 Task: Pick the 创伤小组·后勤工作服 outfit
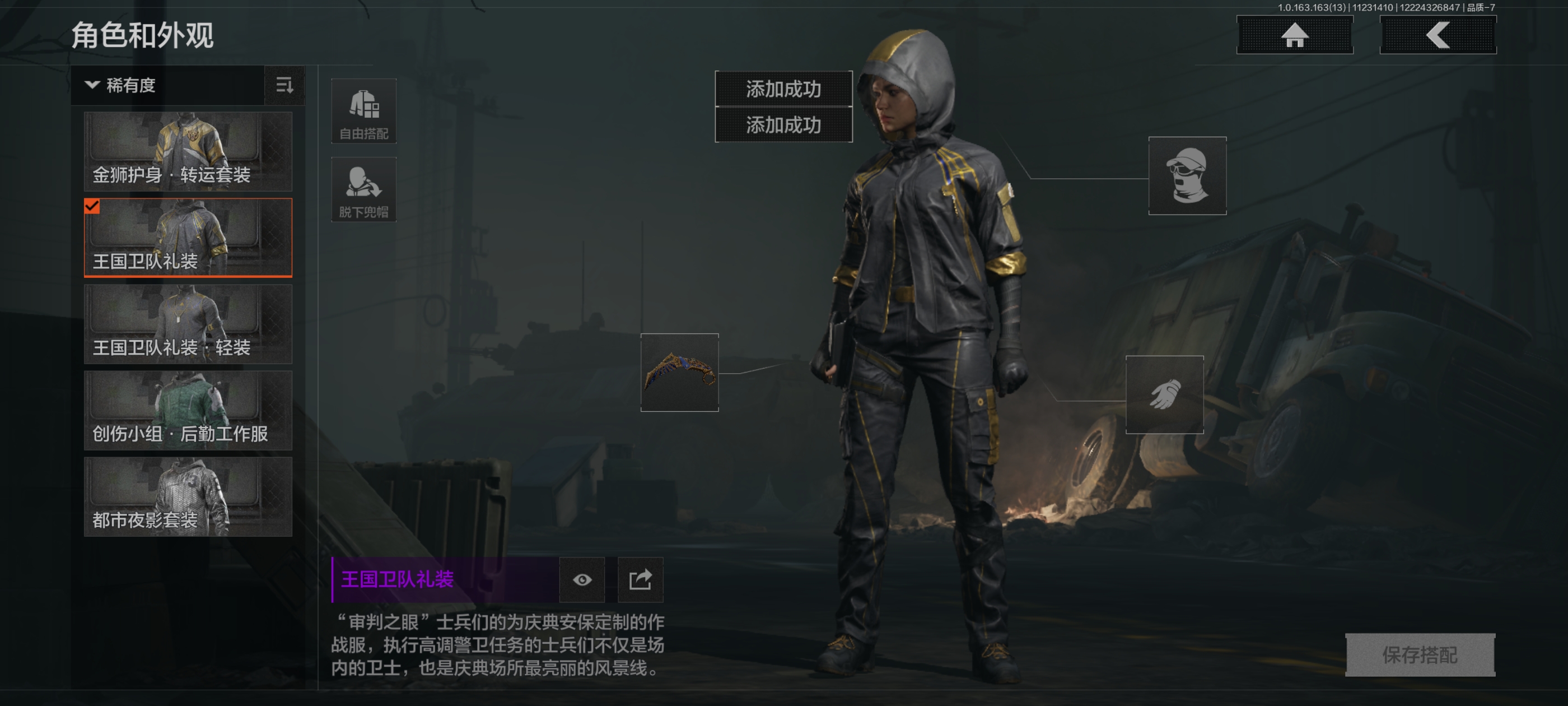pyautogui.click(x=188, y=411)
